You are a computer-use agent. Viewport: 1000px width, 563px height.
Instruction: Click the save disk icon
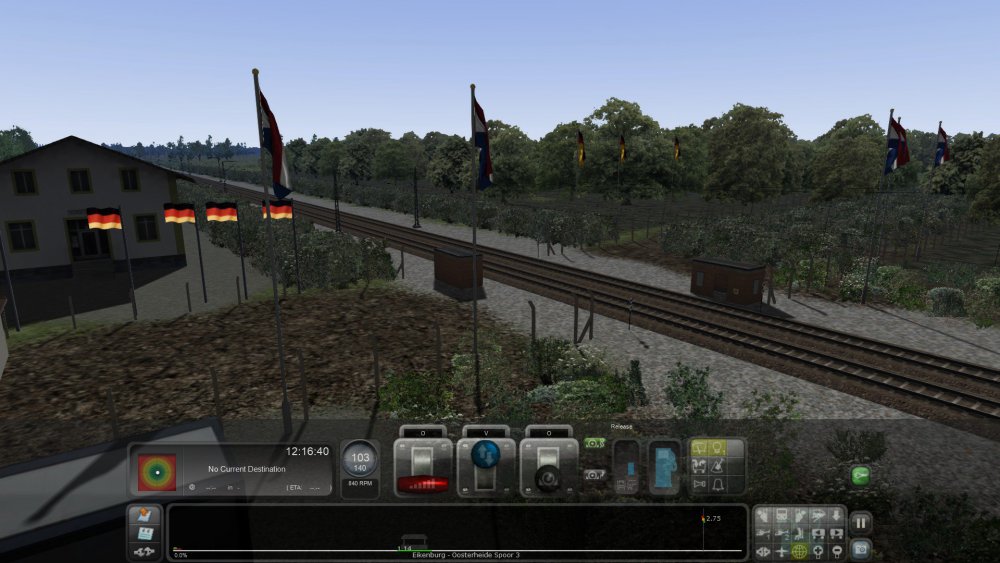click(x=145, y=534)
